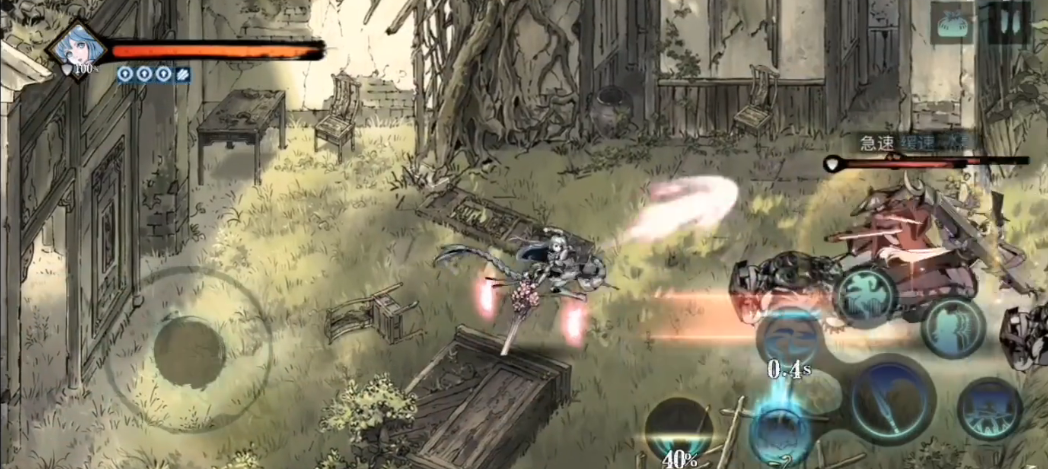Use the topmost round skill with the swirling figure
This screenshot has height=469, width=1048.
(865, 293)
